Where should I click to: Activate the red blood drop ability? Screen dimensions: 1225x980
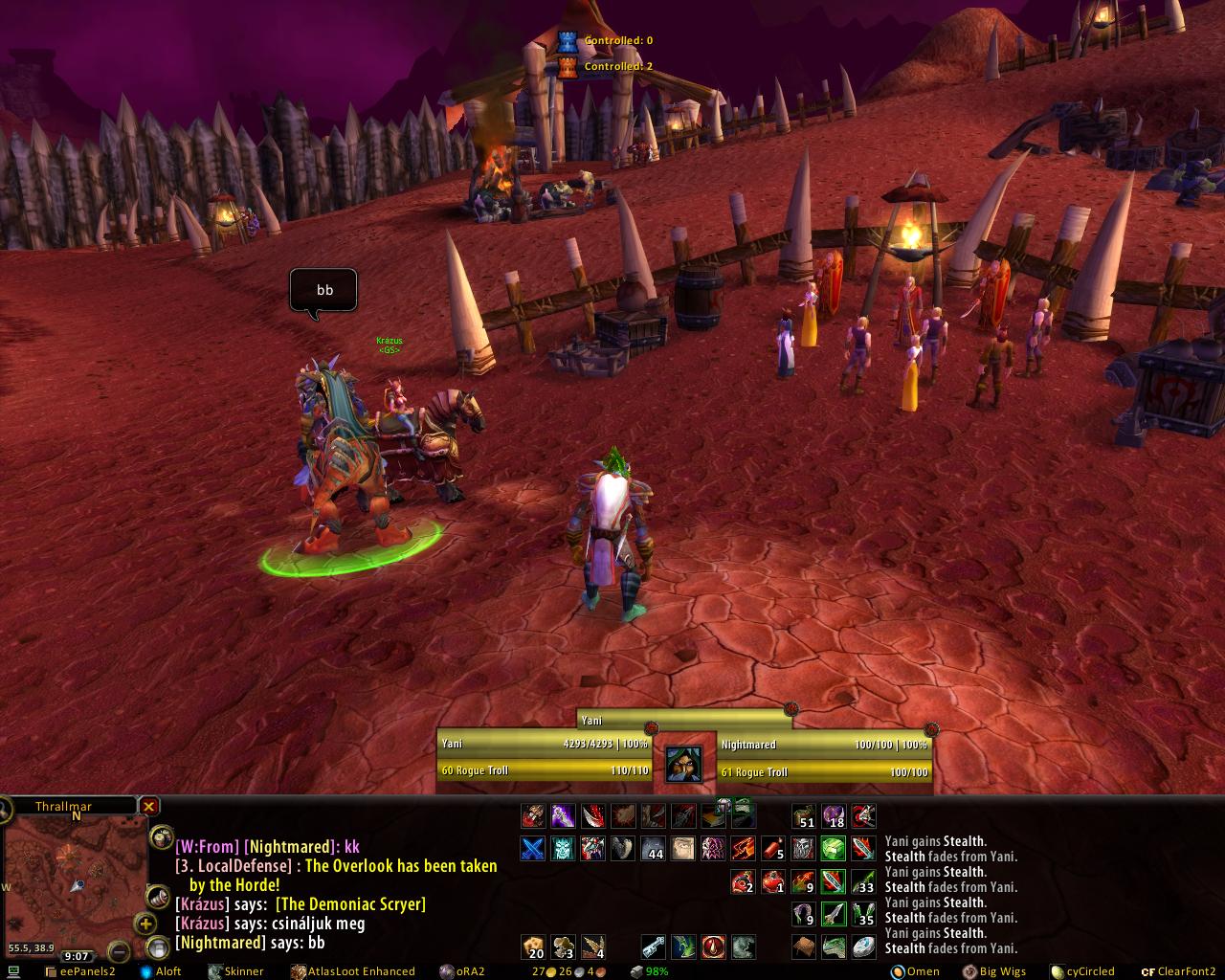click(x=713, y=947)
